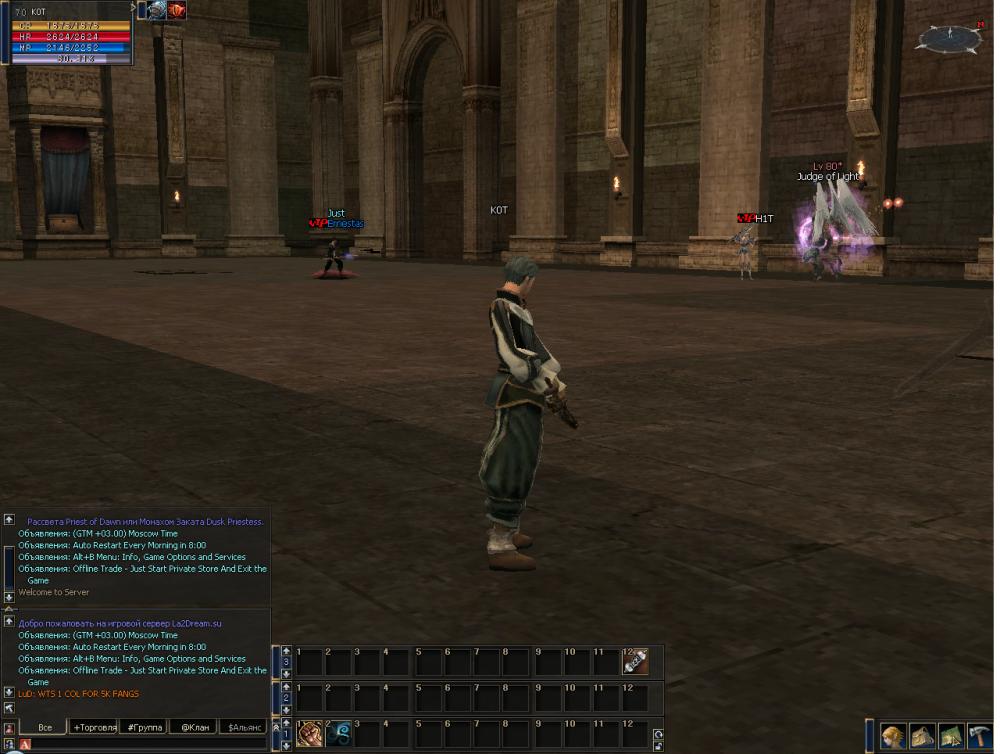Click the chat message input field
The image size is (1000, 754).
145,744
